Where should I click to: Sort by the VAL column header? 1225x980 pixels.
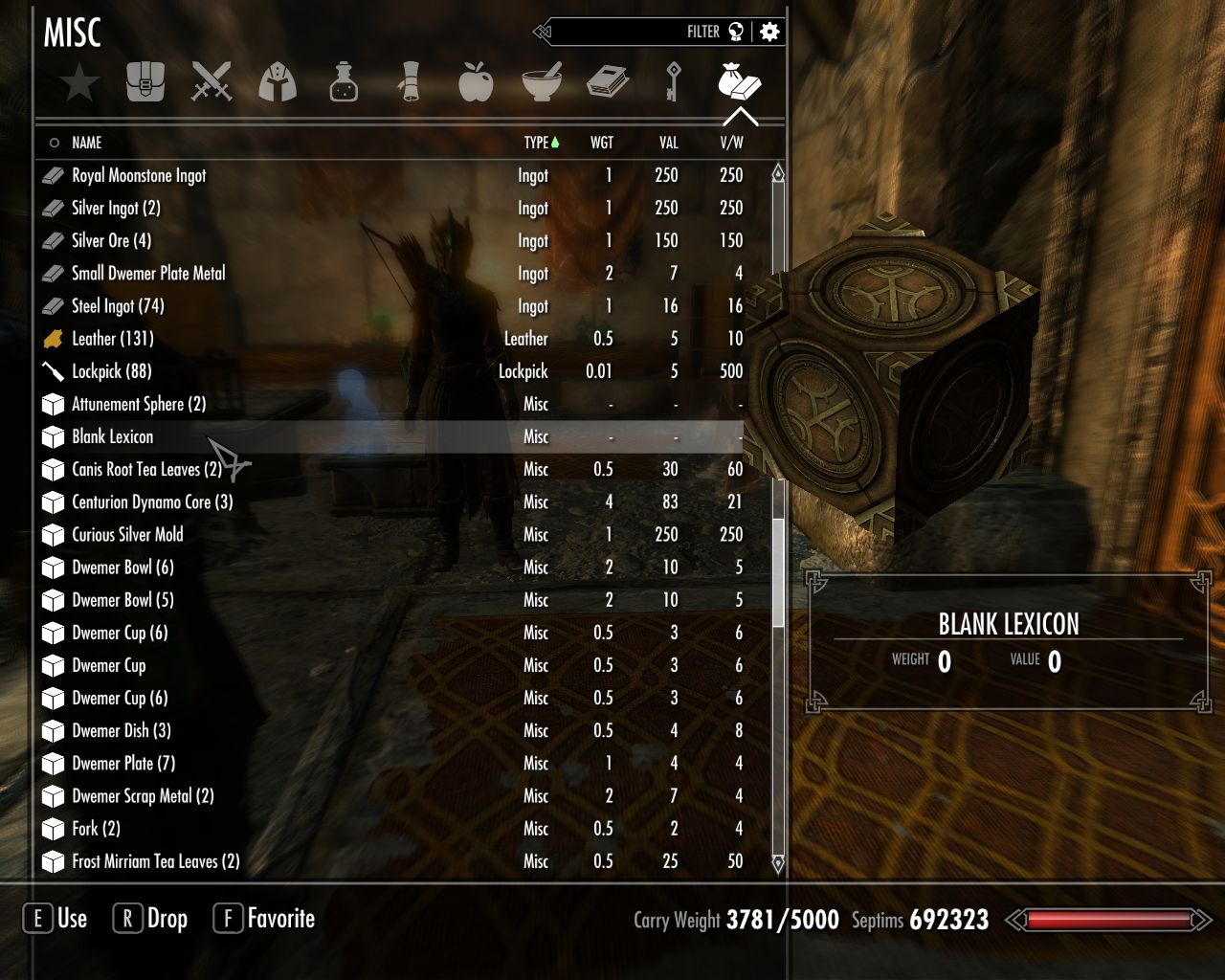pyautogui.click(x=667, y=142)
